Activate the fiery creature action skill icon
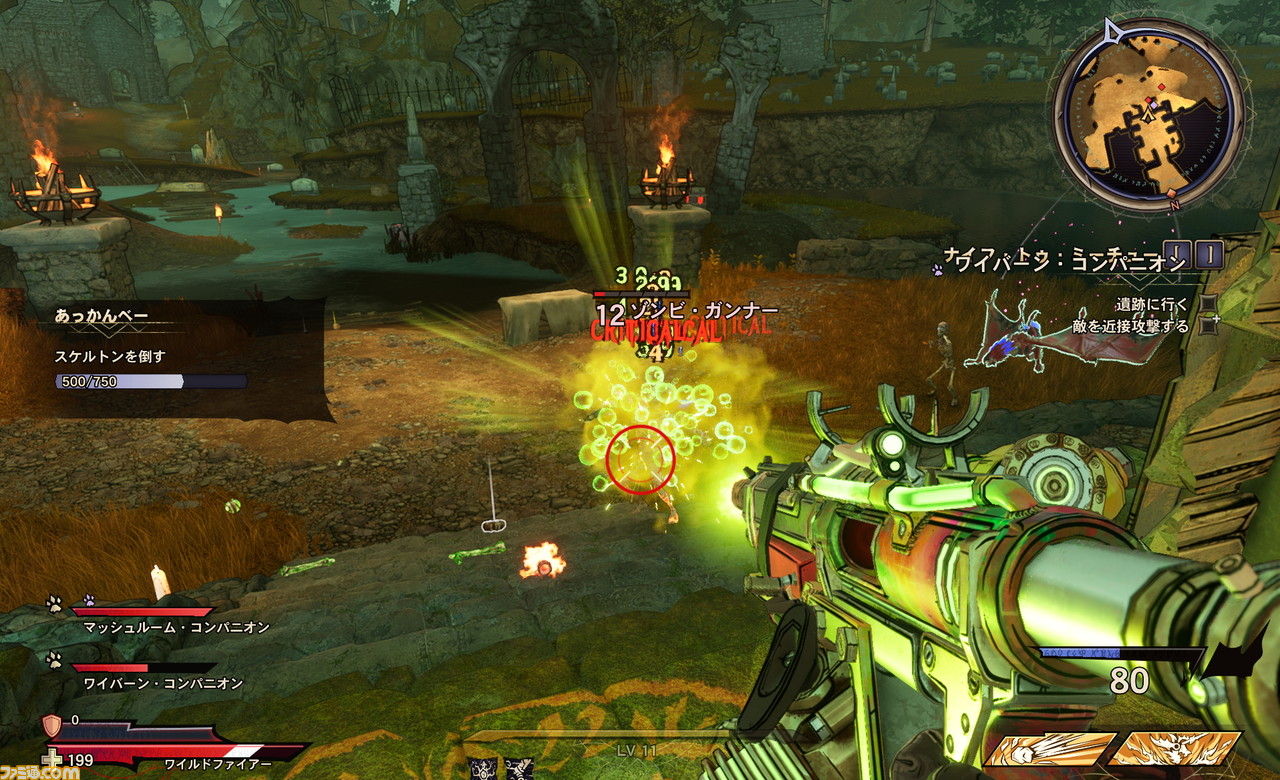The image size is (1280, 780). click(1173, 749)
